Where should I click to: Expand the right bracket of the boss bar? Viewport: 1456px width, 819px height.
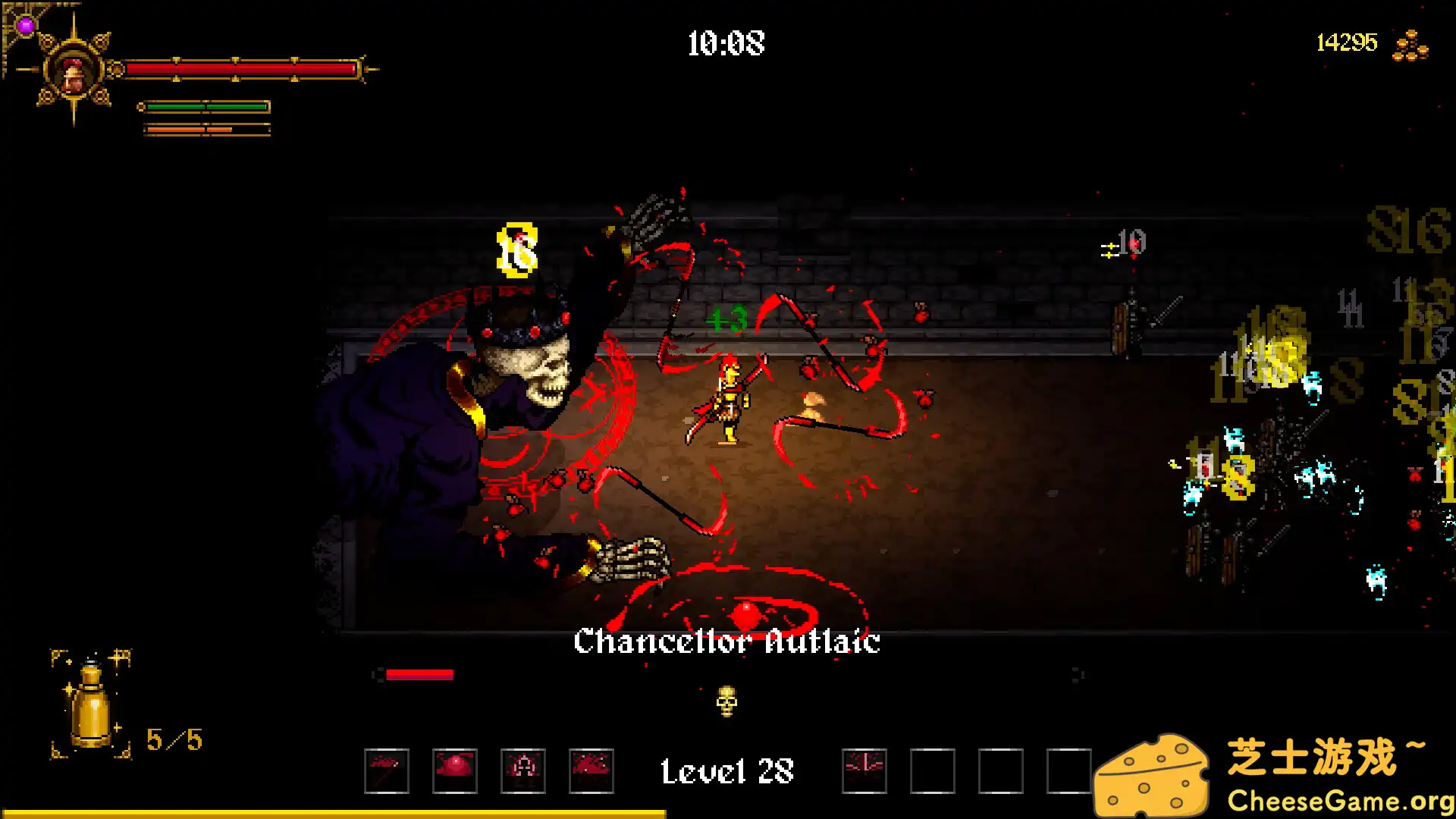[x=1075, y=673]
